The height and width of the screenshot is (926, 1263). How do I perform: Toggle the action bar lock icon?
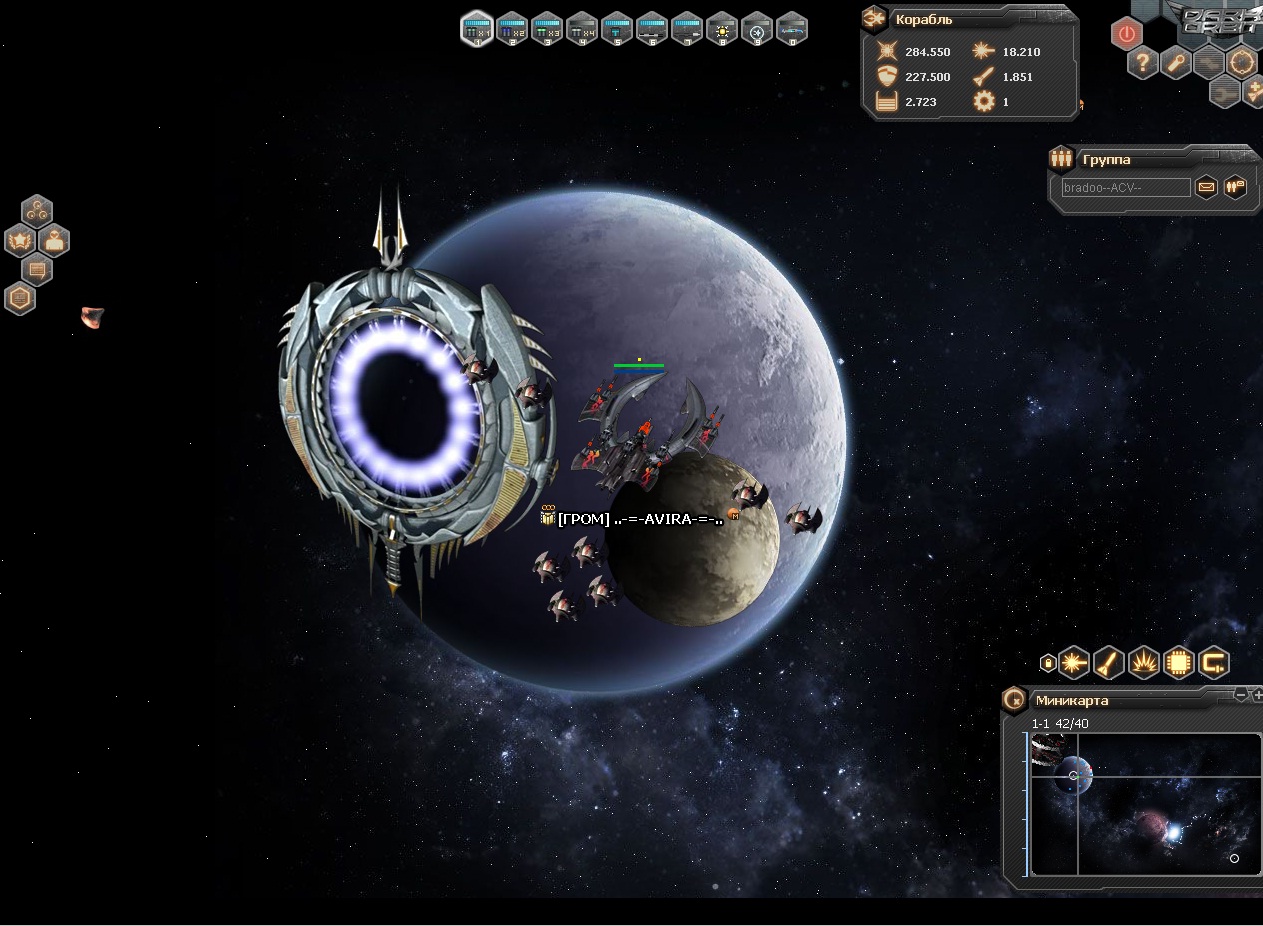coord(1047,662)
